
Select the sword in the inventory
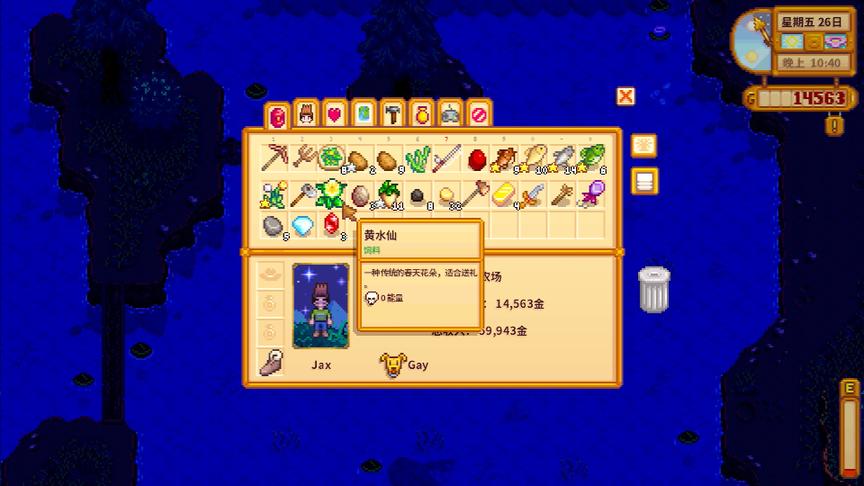(533, 193)
